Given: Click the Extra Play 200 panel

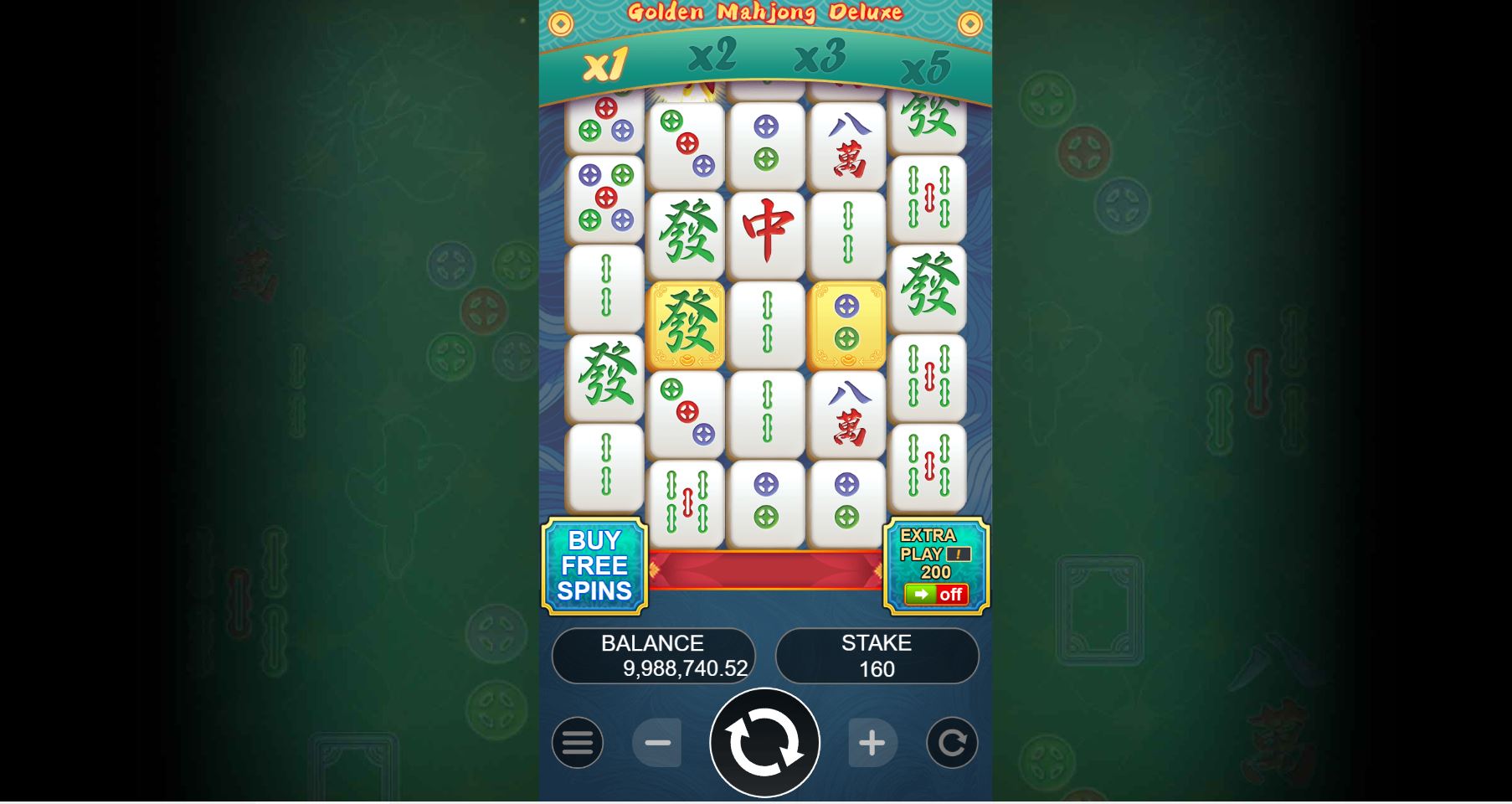Looking at the screenshot, I should (x=935, y=567).
